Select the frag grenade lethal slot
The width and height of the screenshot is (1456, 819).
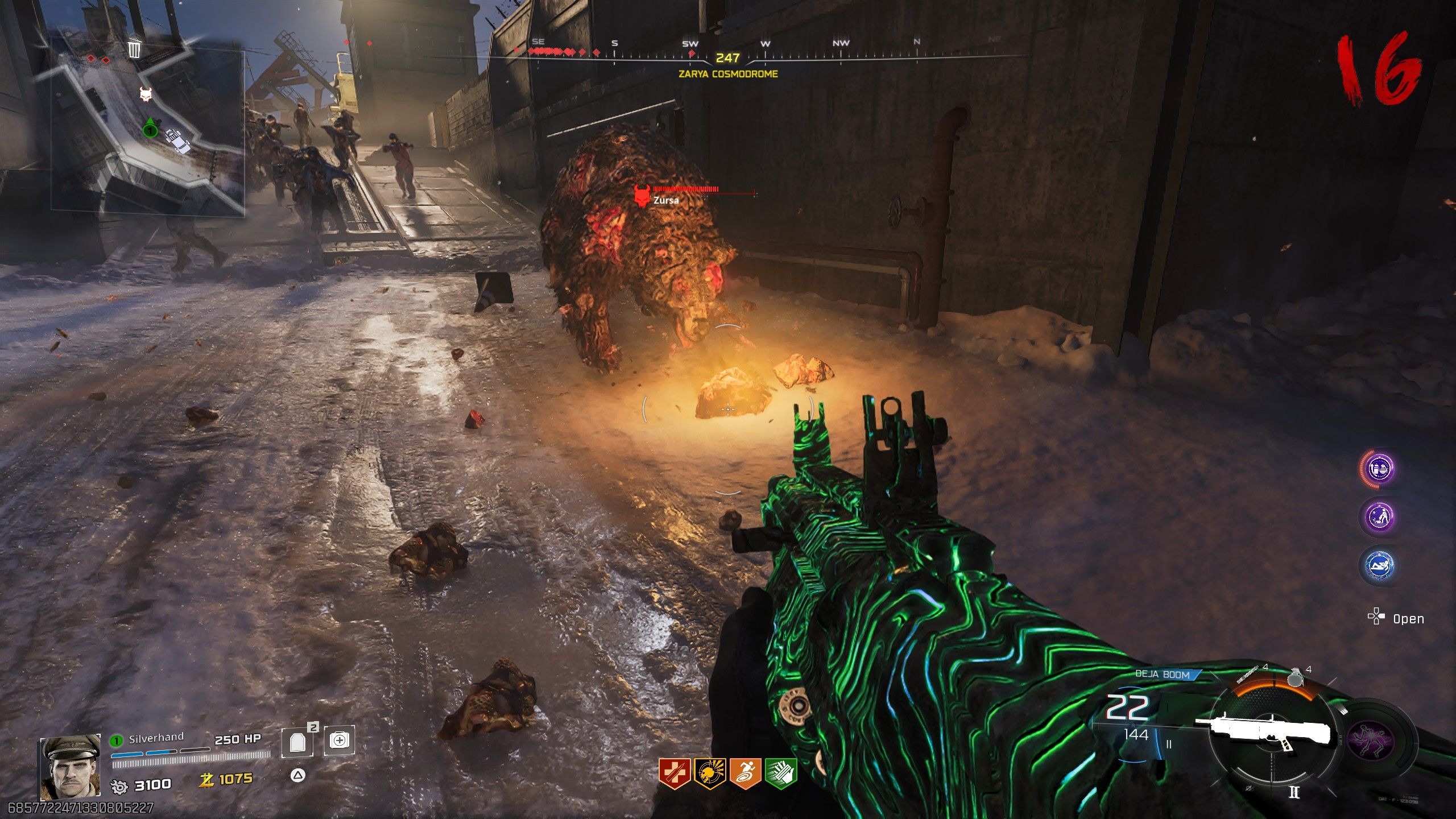tap(1295, 678)
